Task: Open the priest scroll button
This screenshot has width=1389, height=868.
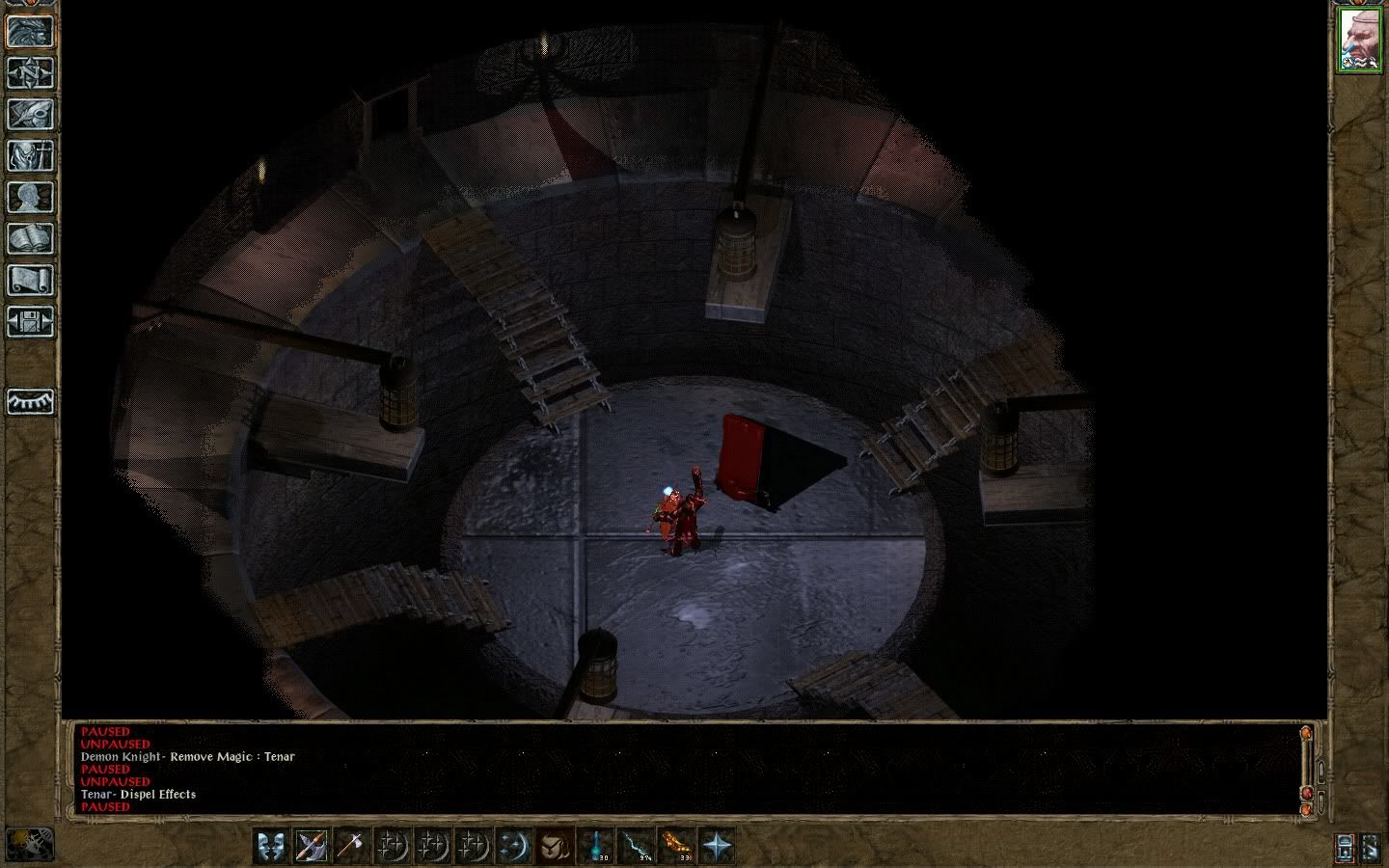Action: point(30,280)
